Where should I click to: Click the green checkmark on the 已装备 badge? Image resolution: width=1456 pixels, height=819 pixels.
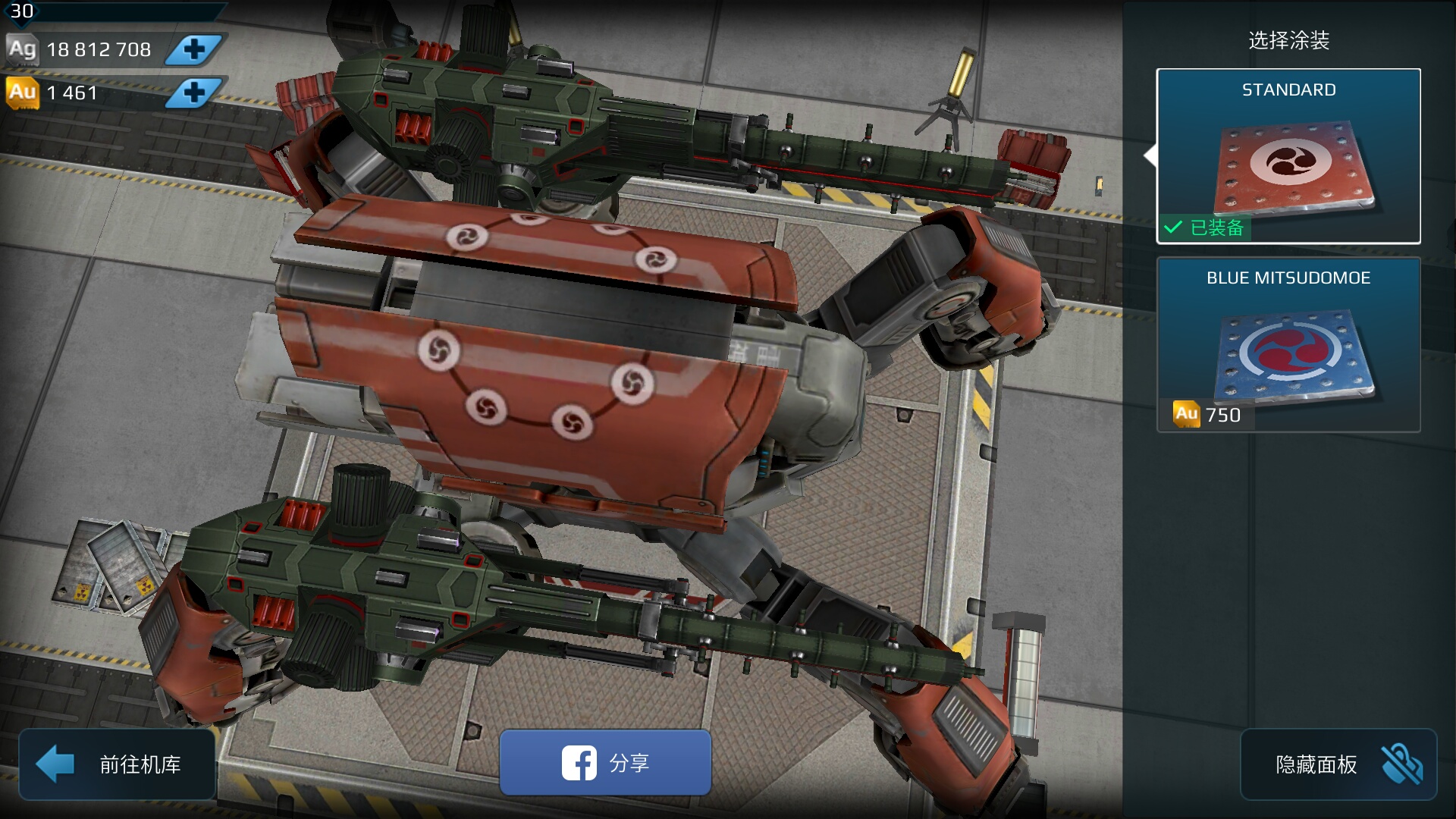point(1174,227)
